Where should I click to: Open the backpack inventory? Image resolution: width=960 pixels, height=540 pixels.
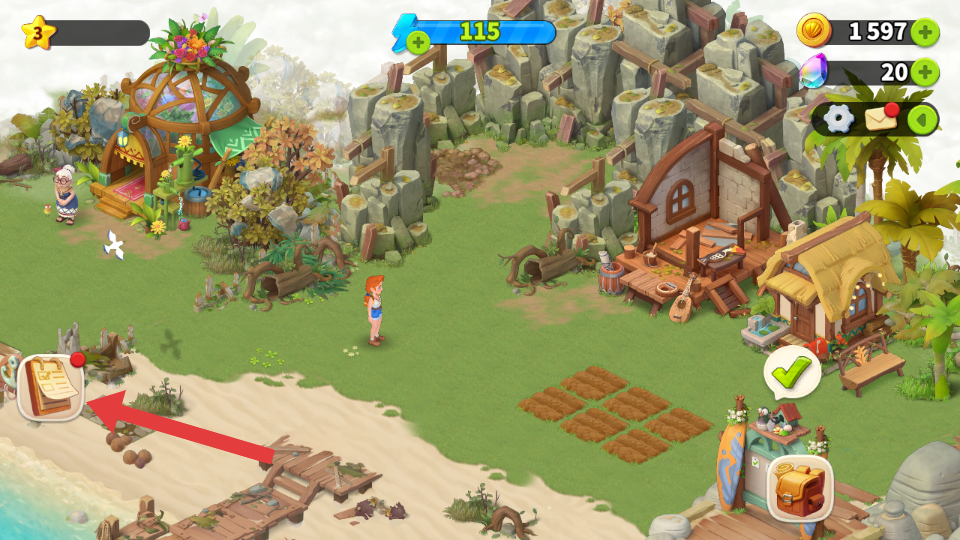(x=800, y=488)
